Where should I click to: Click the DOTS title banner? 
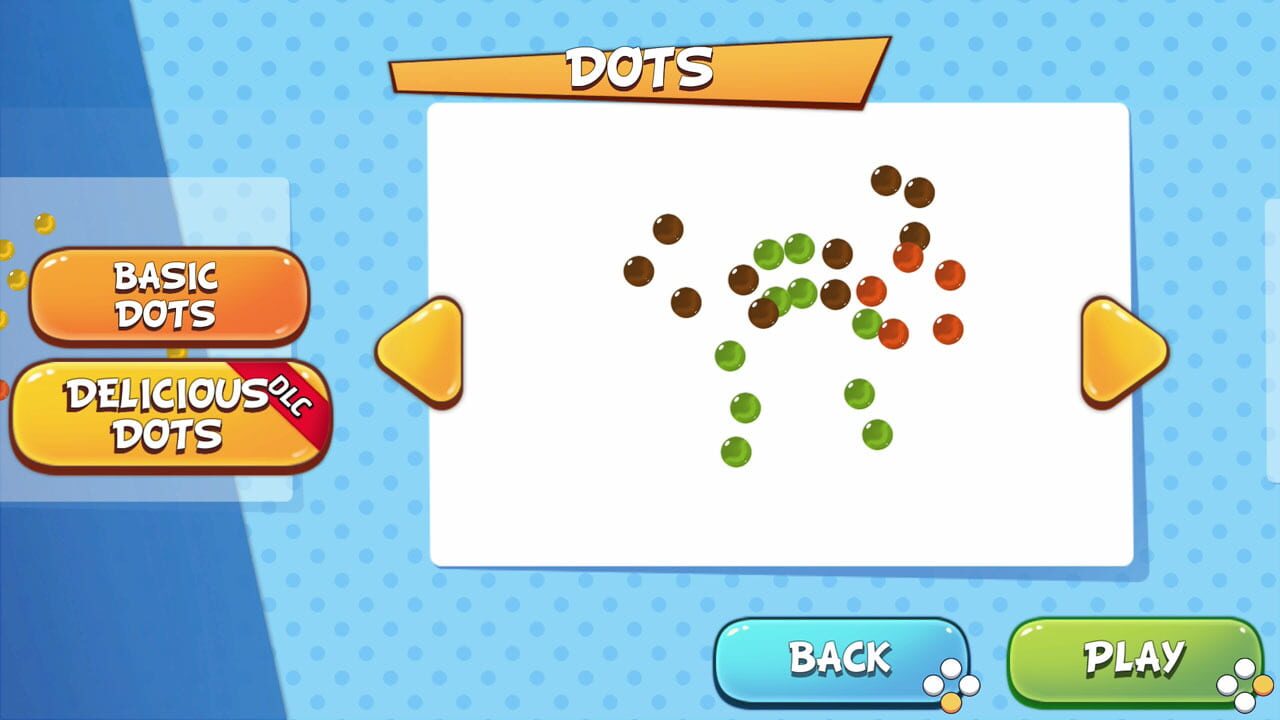pyautogui.click(x=640, y=68)
